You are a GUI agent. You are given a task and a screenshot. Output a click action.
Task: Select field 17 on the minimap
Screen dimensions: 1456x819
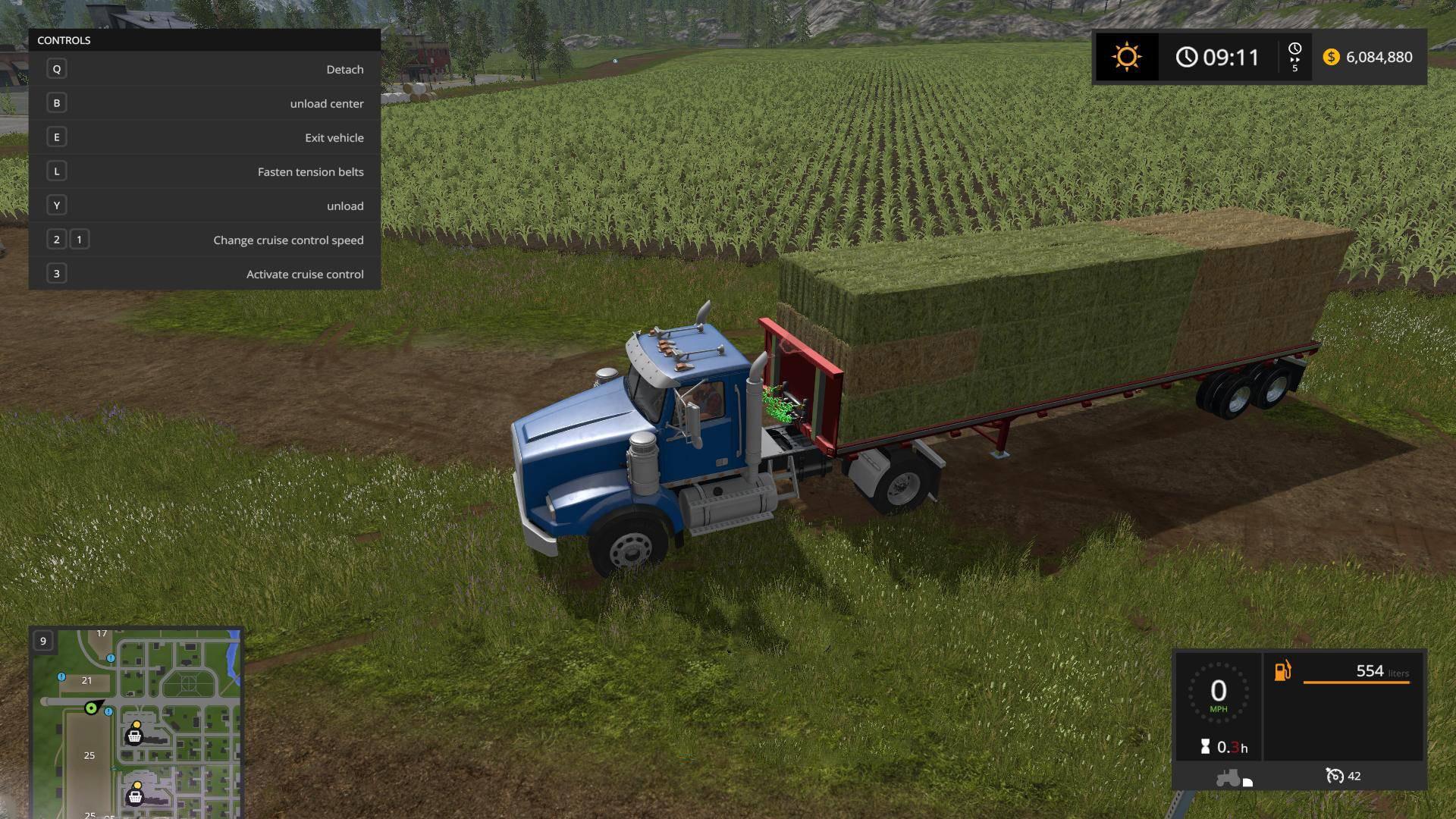[x=102, y=634]
